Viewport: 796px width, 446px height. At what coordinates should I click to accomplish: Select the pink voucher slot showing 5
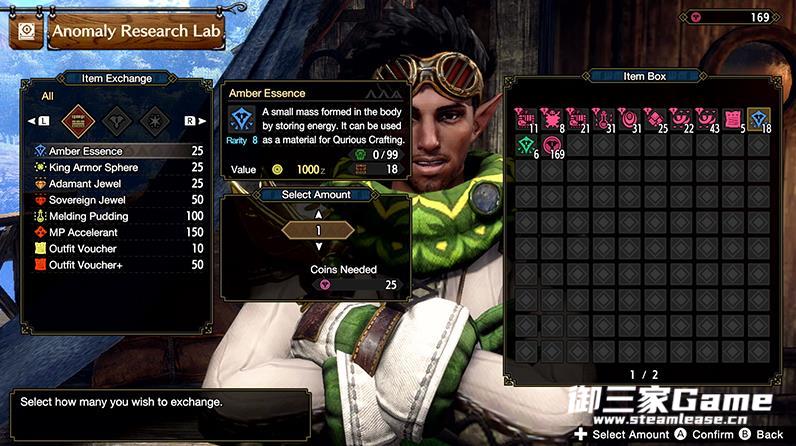click(733, 119)
